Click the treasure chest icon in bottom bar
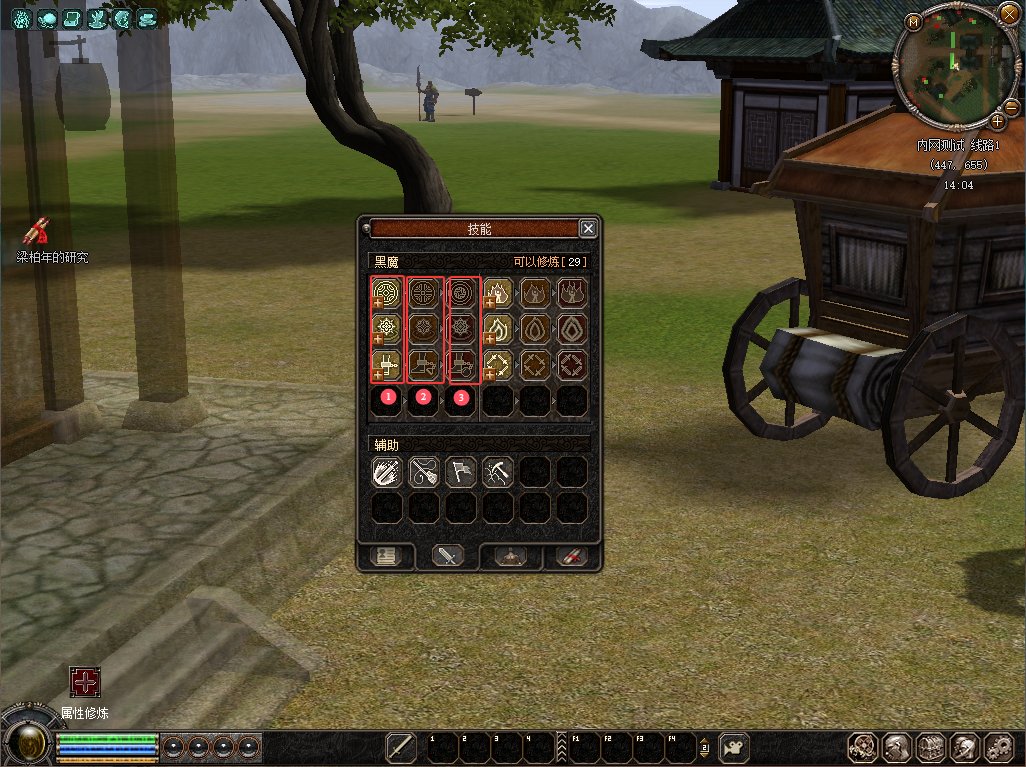Viewport: 1026px width, 767px height. [x=931, y=747]
